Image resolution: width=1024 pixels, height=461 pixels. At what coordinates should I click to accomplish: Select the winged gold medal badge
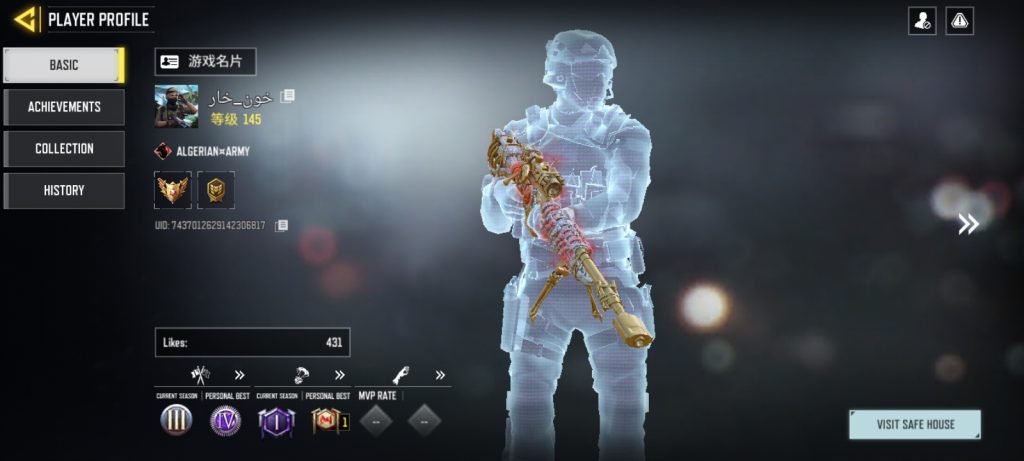click(173, 190)
